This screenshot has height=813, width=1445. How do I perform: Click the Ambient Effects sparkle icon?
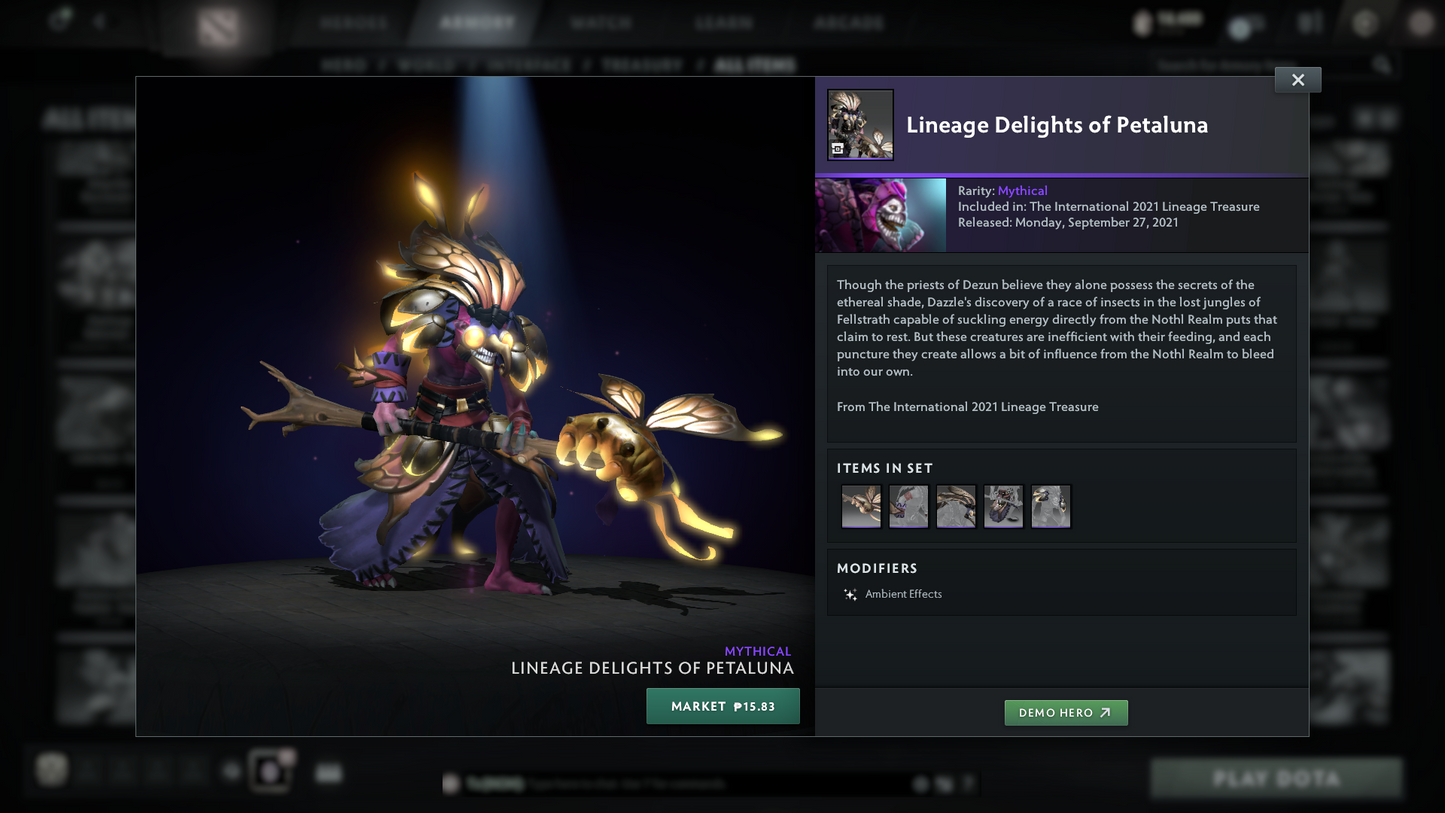(850, 594)
